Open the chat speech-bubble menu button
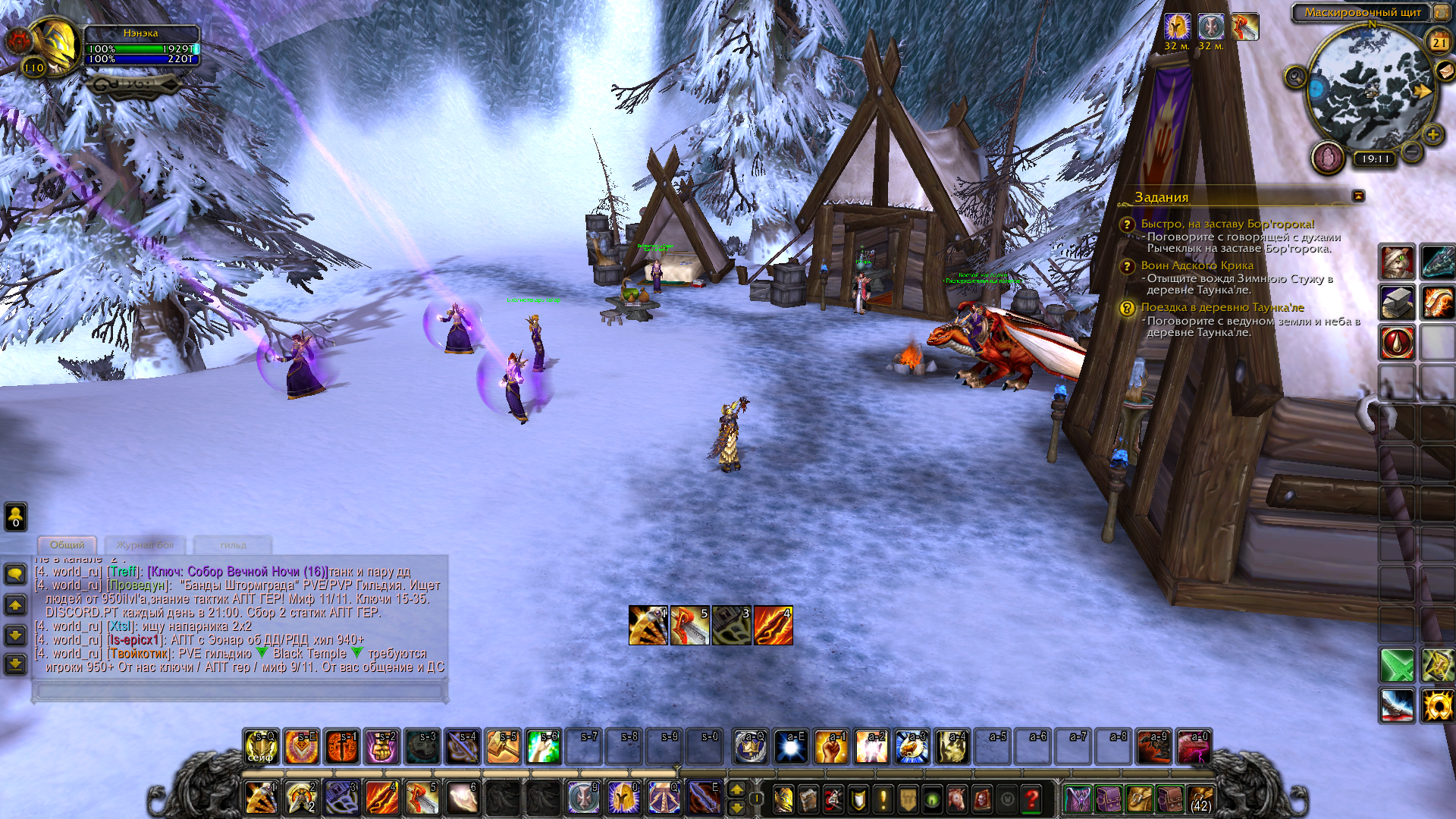This screenshot has height=819, width=1456. 15,574
